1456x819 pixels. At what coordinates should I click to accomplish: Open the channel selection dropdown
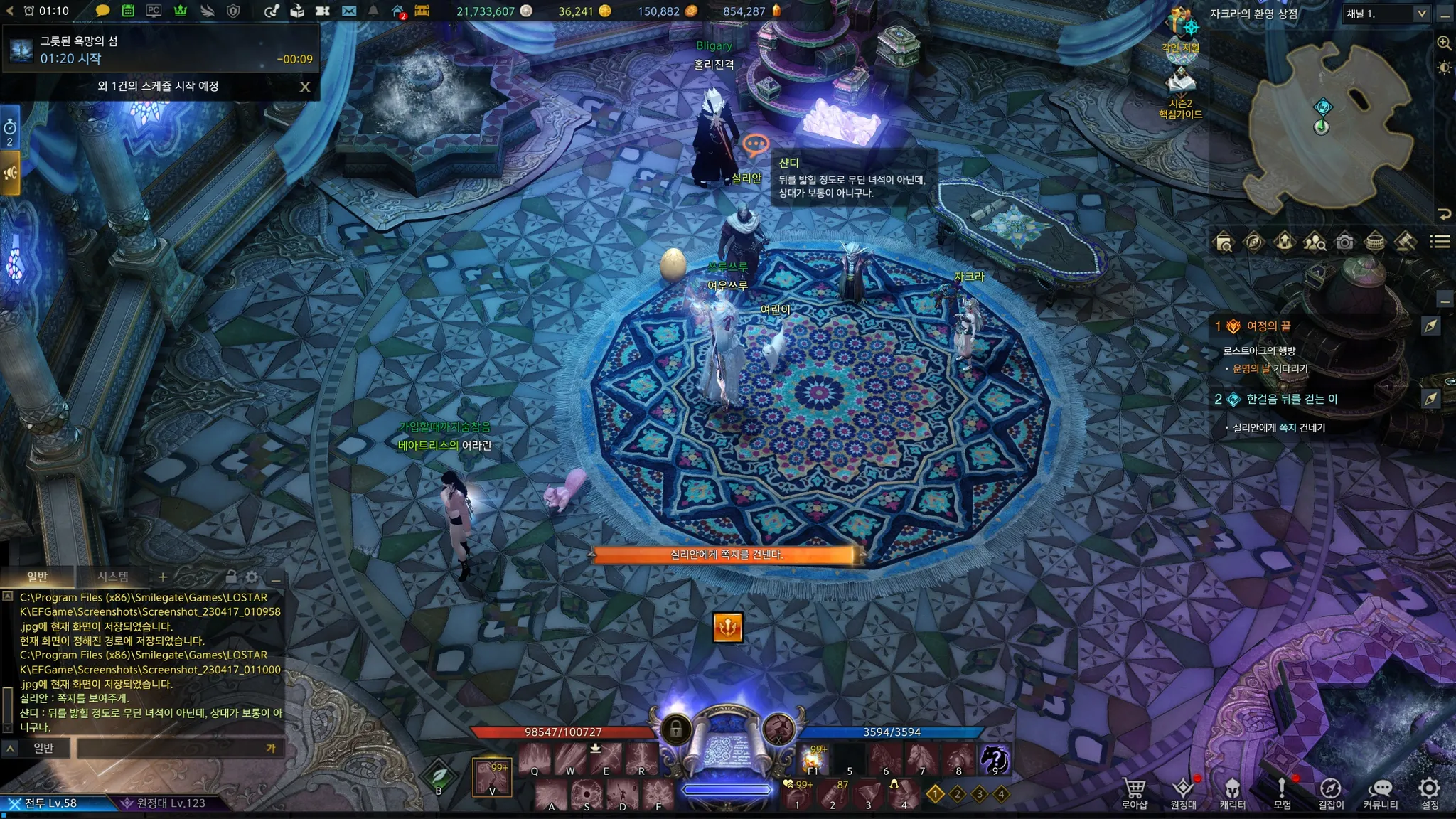click(x=1386, y=14)
